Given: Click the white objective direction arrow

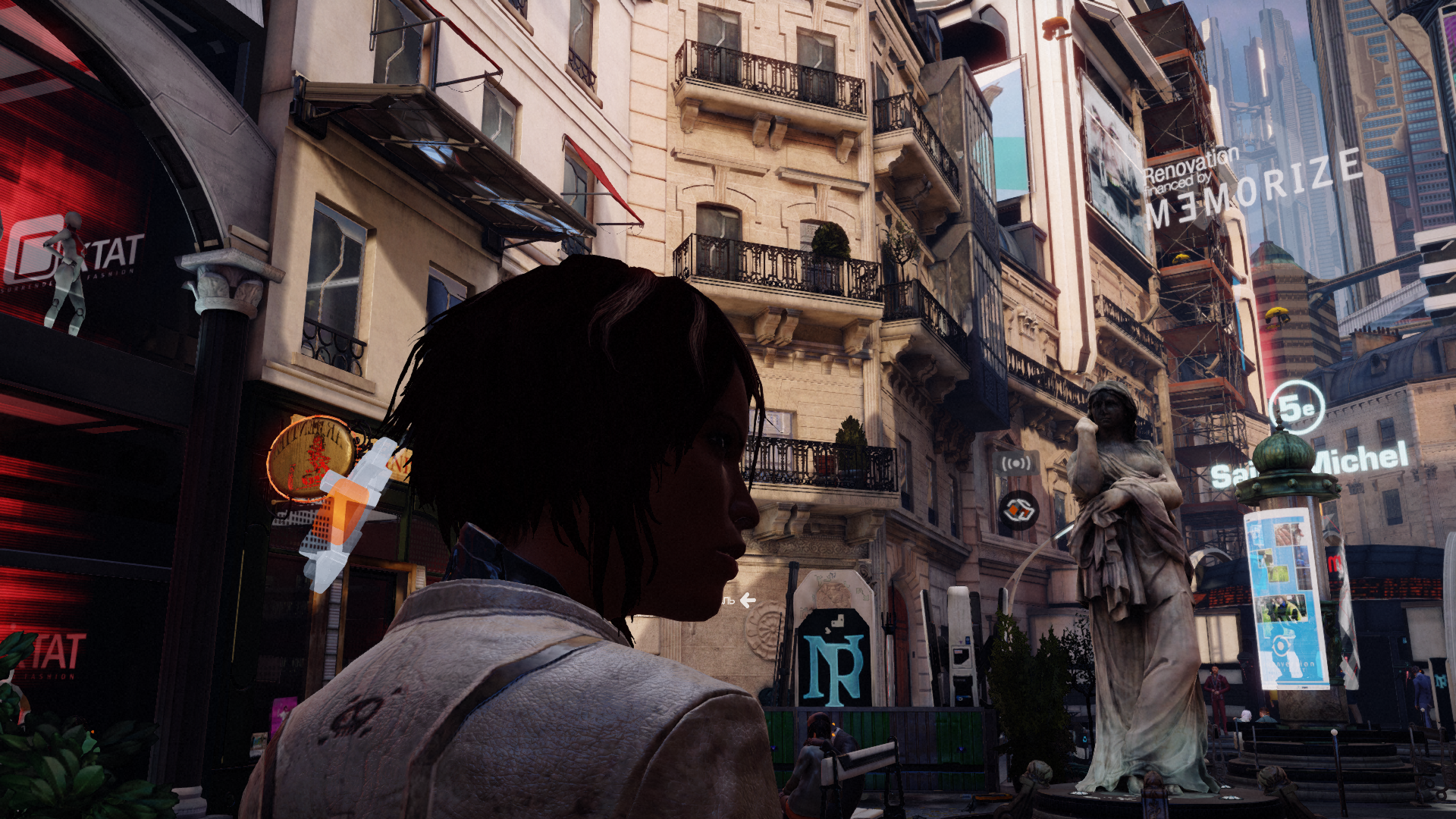Looking at the screenshot, I should tap(748, 601).
